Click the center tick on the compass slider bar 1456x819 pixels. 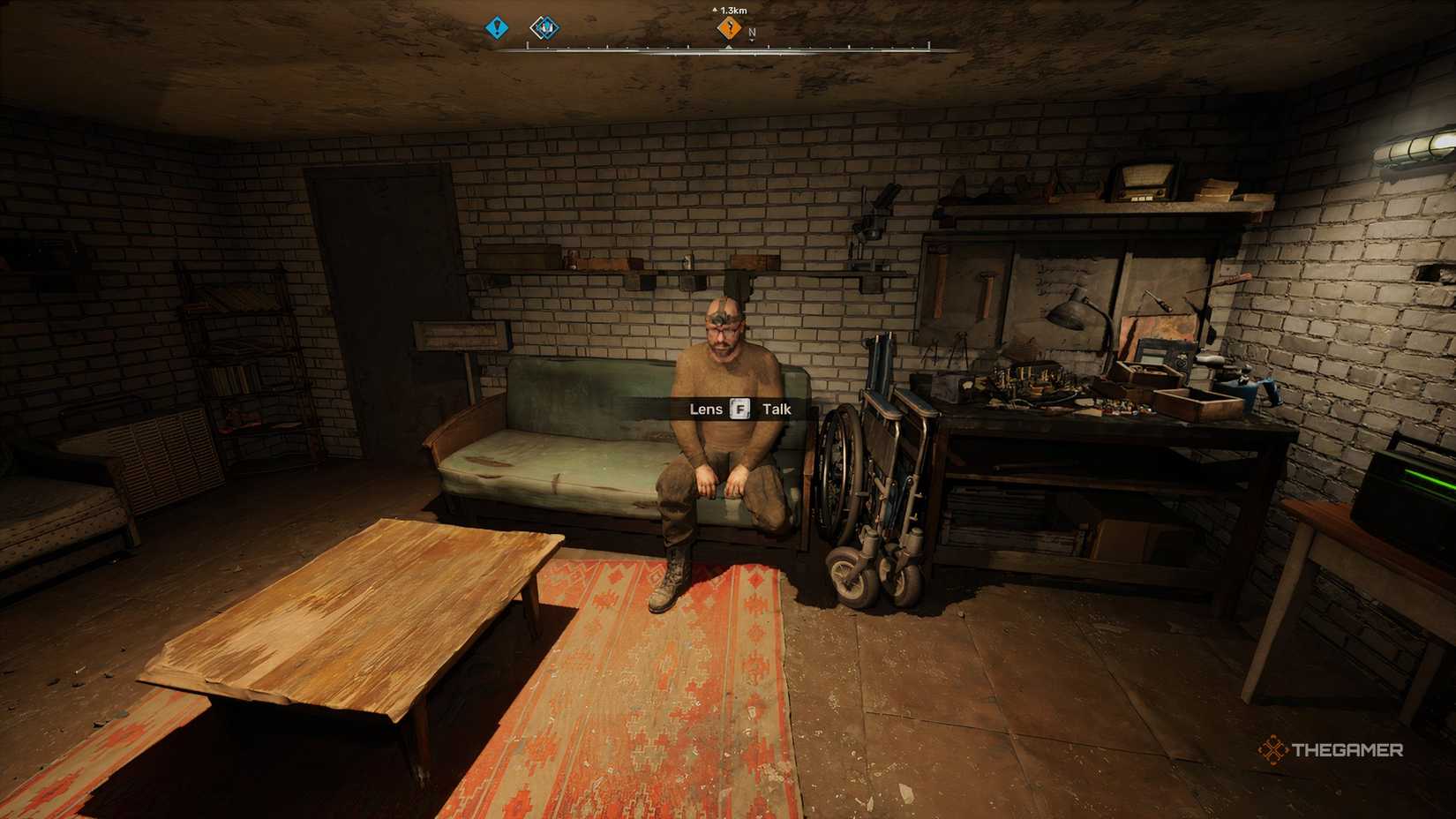point(728,45)
